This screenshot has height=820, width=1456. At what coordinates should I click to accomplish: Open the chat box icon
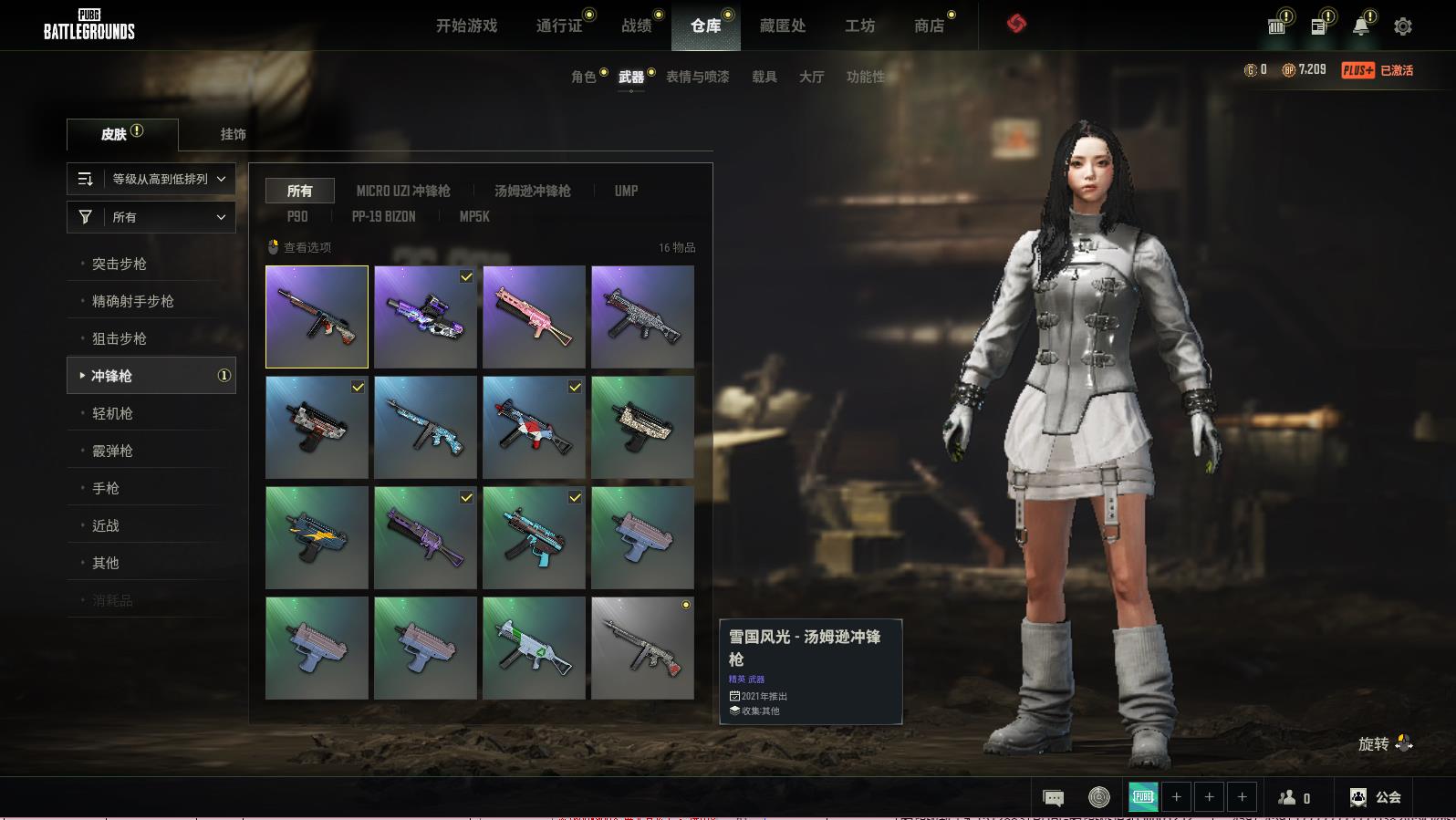[x=1053, y=798]
